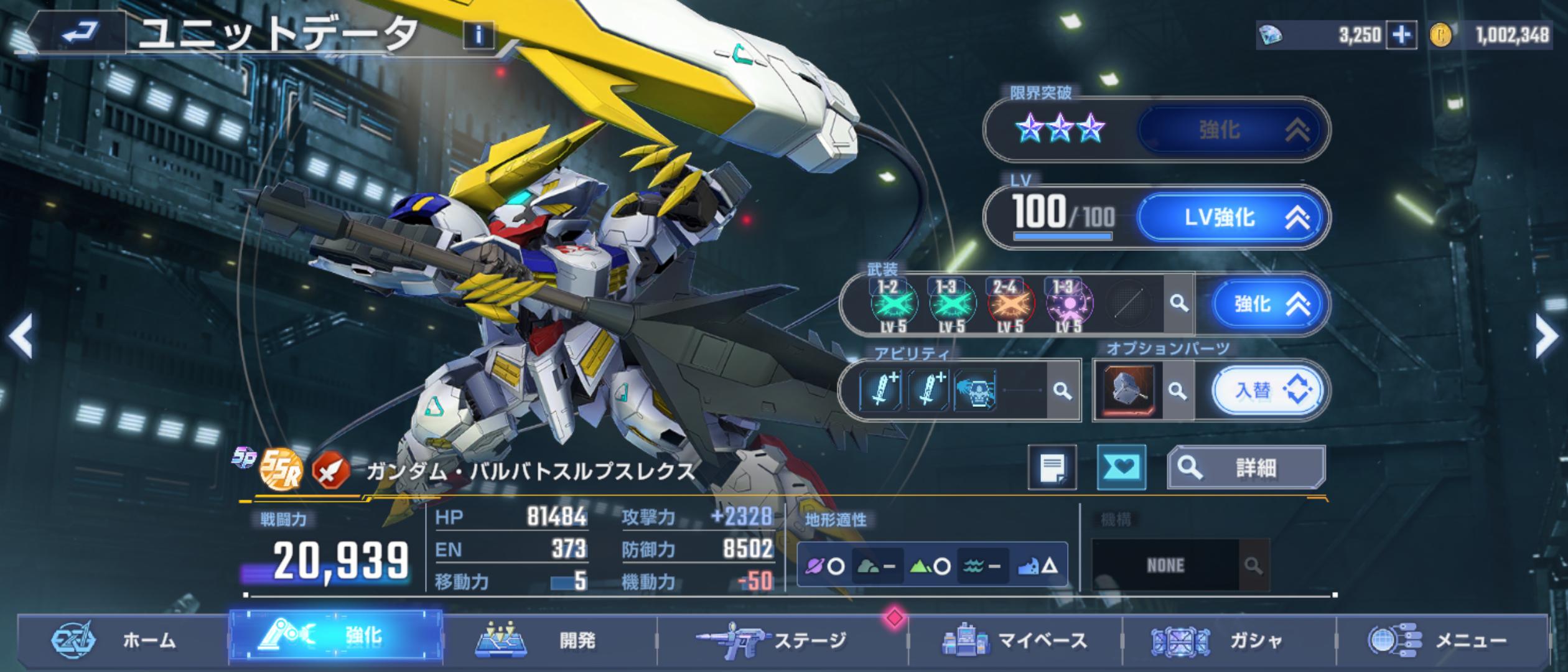Open the 詳細 details button
Viewport: 1568px width, 672px height.
pyautogui.click(x=1246, y=467)
